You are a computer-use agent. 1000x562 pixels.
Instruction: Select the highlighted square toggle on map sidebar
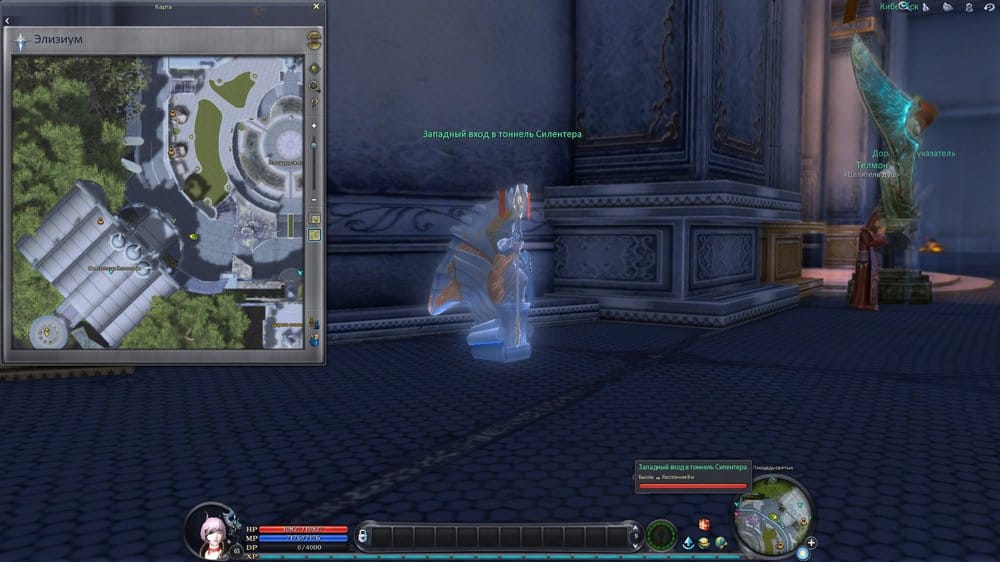[314, 235]
